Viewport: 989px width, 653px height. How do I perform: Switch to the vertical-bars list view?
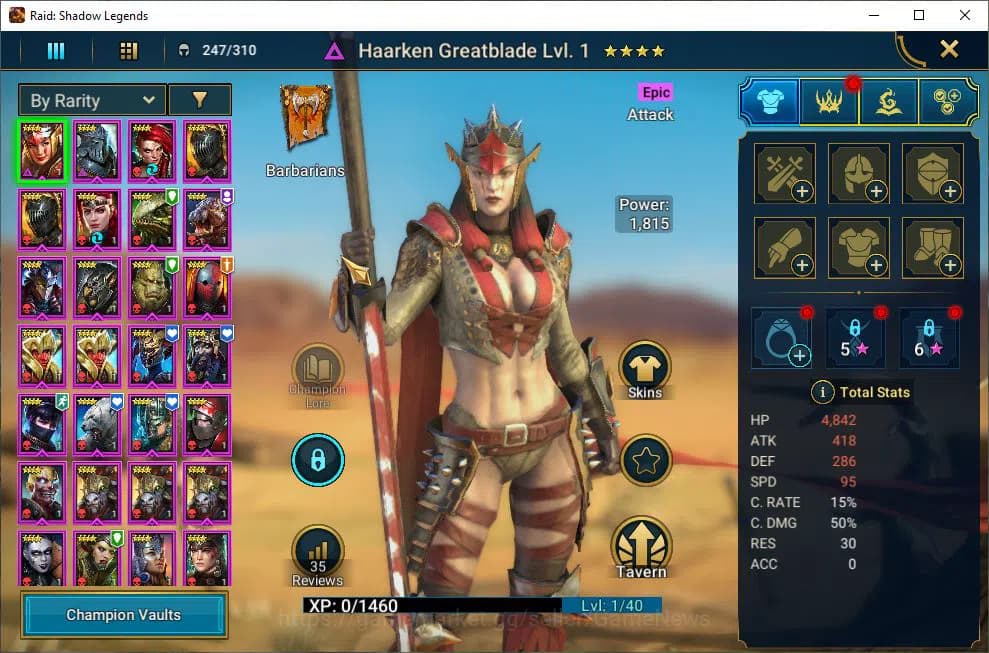click(56, 50)
